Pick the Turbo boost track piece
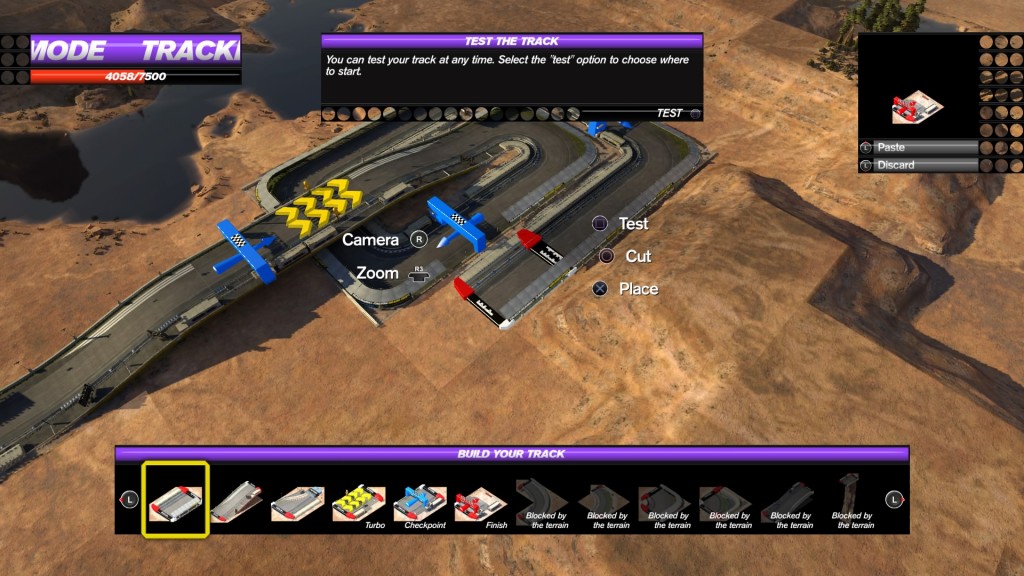 click(x=359, y=500)
